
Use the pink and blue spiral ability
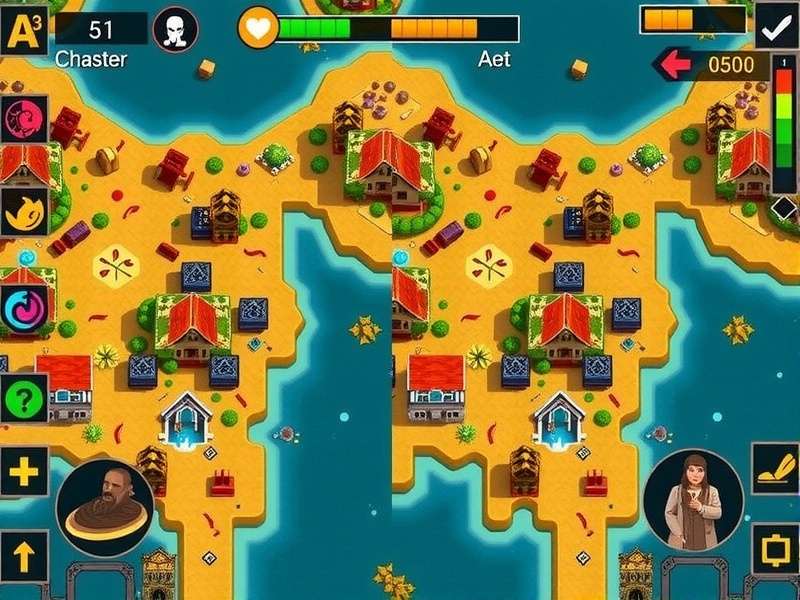pyautogui.click(x=23, y=305)
